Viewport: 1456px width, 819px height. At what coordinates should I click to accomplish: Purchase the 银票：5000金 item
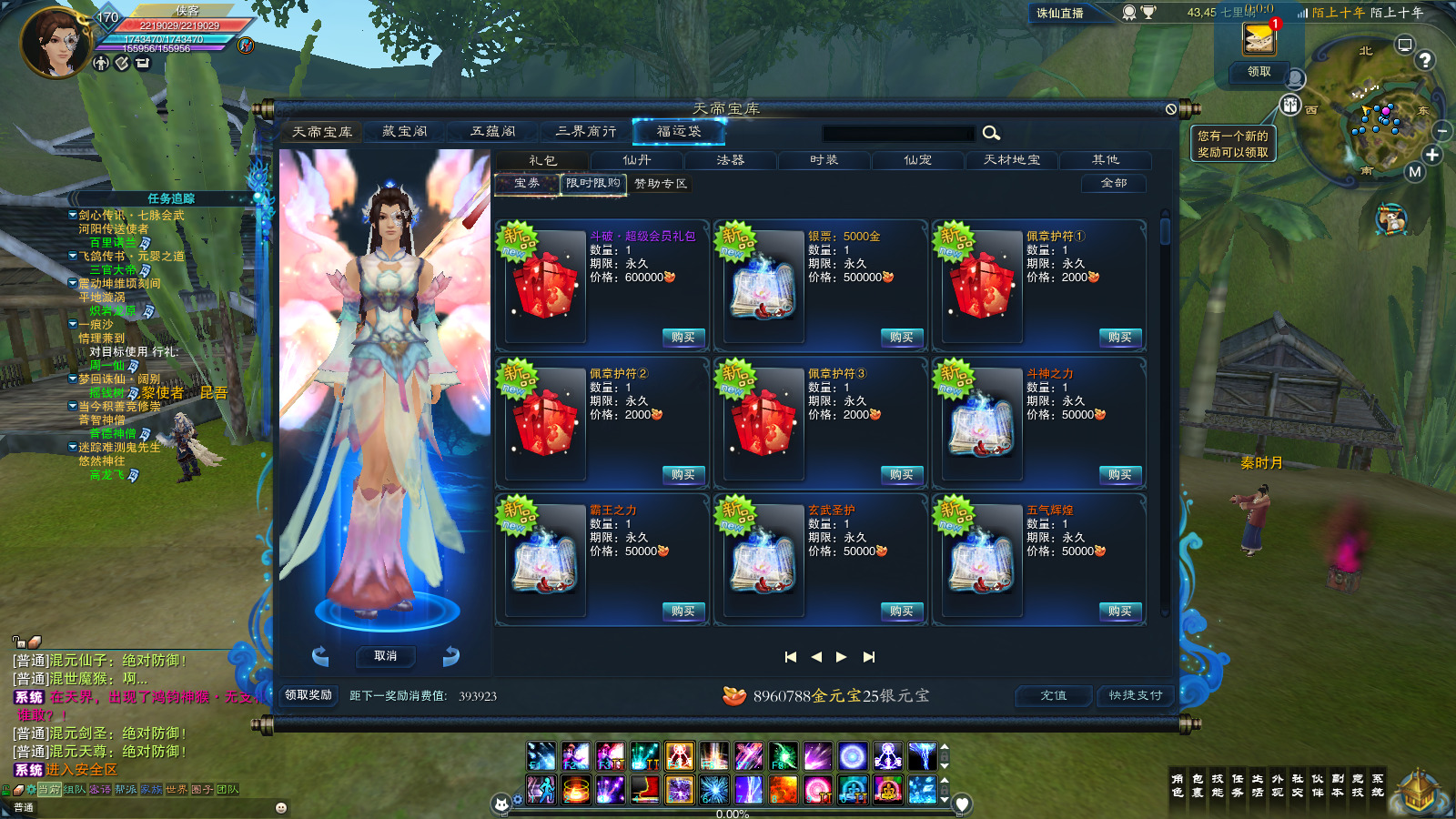point(901,338)
